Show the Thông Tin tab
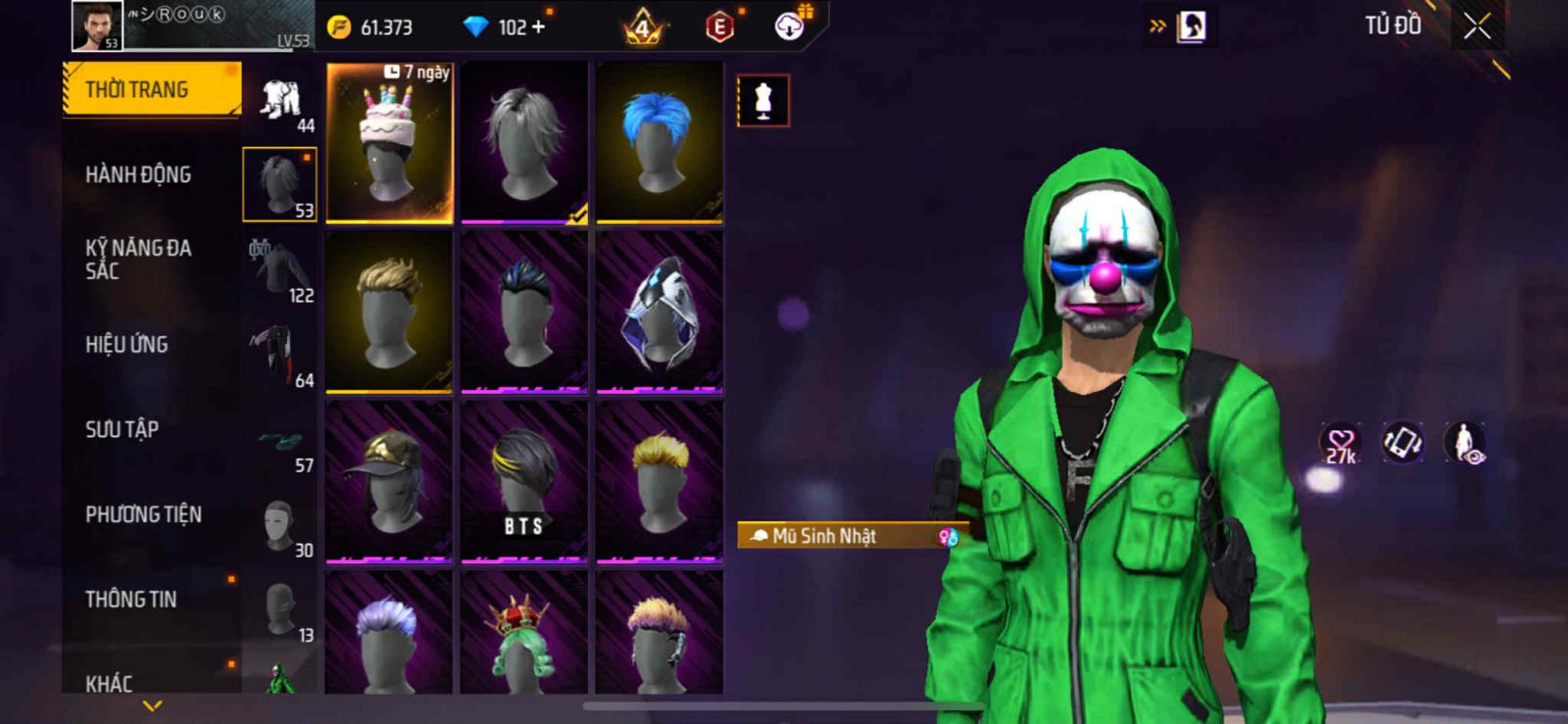The image size is (1568, 724). pos(131,599)
